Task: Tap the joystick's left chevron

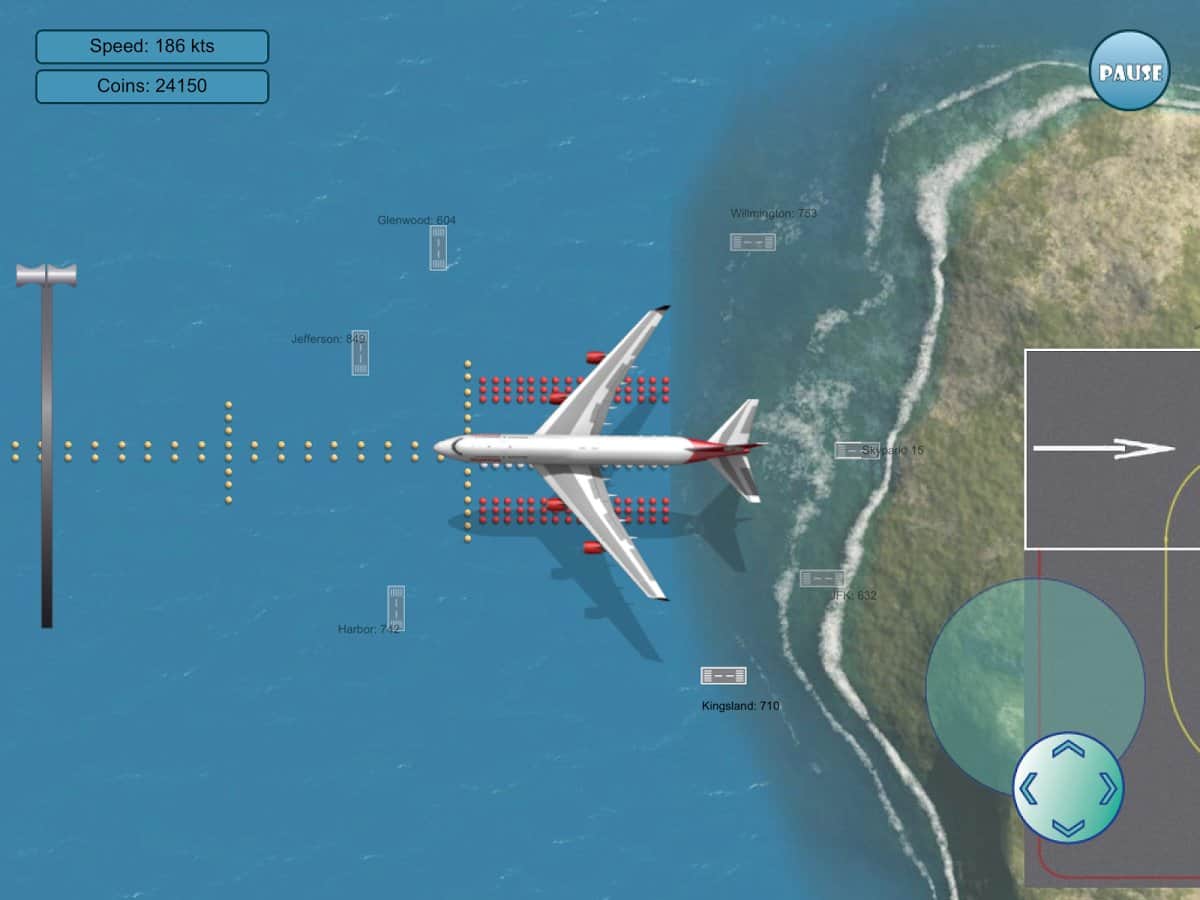Action: point(1027,788)
